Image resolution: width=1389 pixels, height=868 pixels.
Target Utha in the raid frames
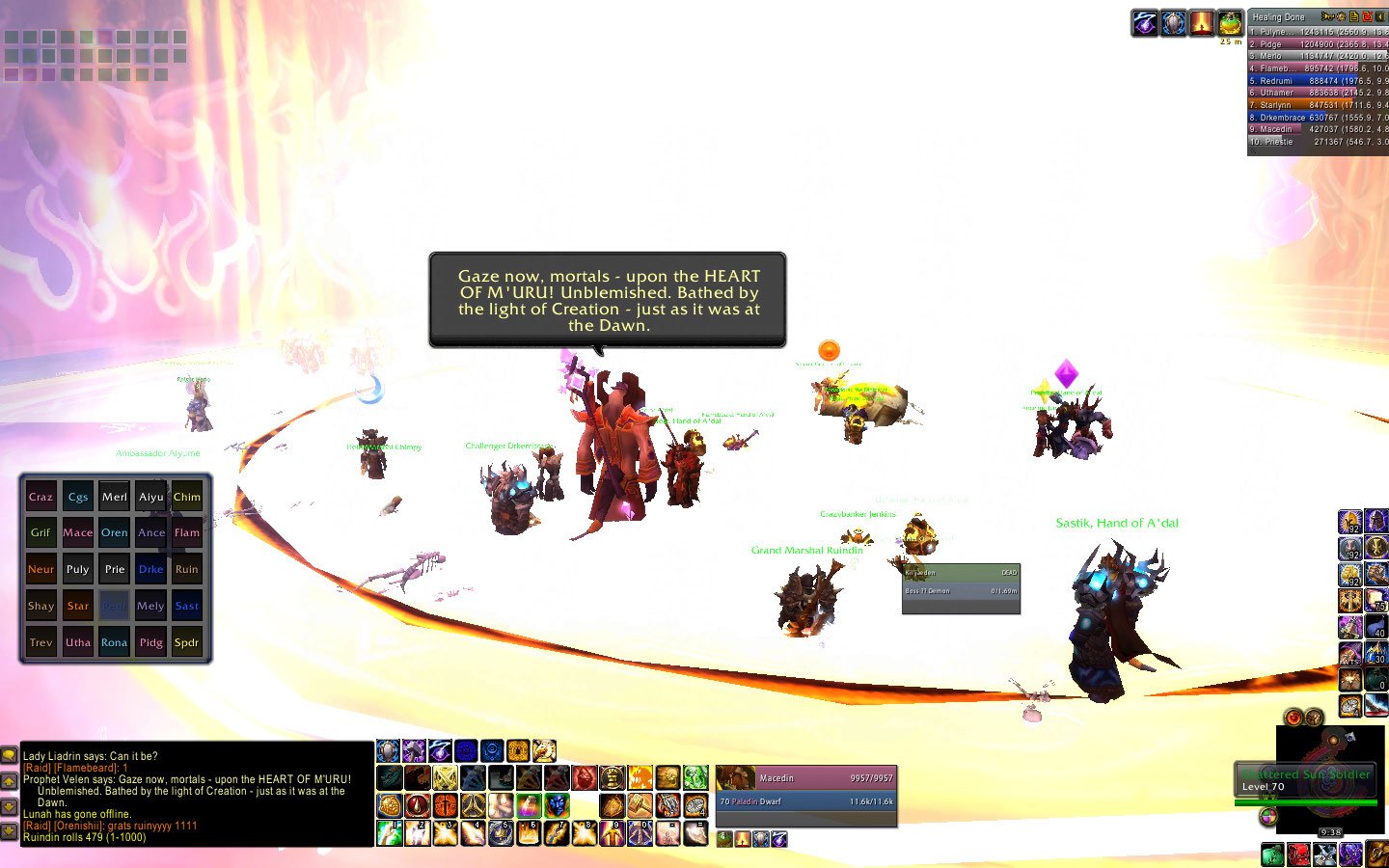tap(78, 642)
